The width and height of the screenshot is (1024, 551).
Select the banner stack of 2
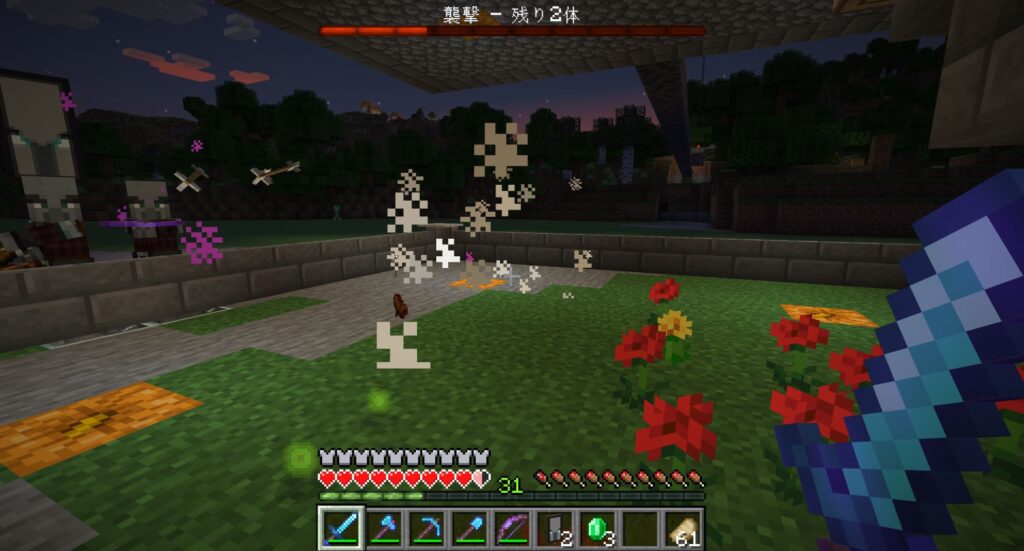pos(555,527)
